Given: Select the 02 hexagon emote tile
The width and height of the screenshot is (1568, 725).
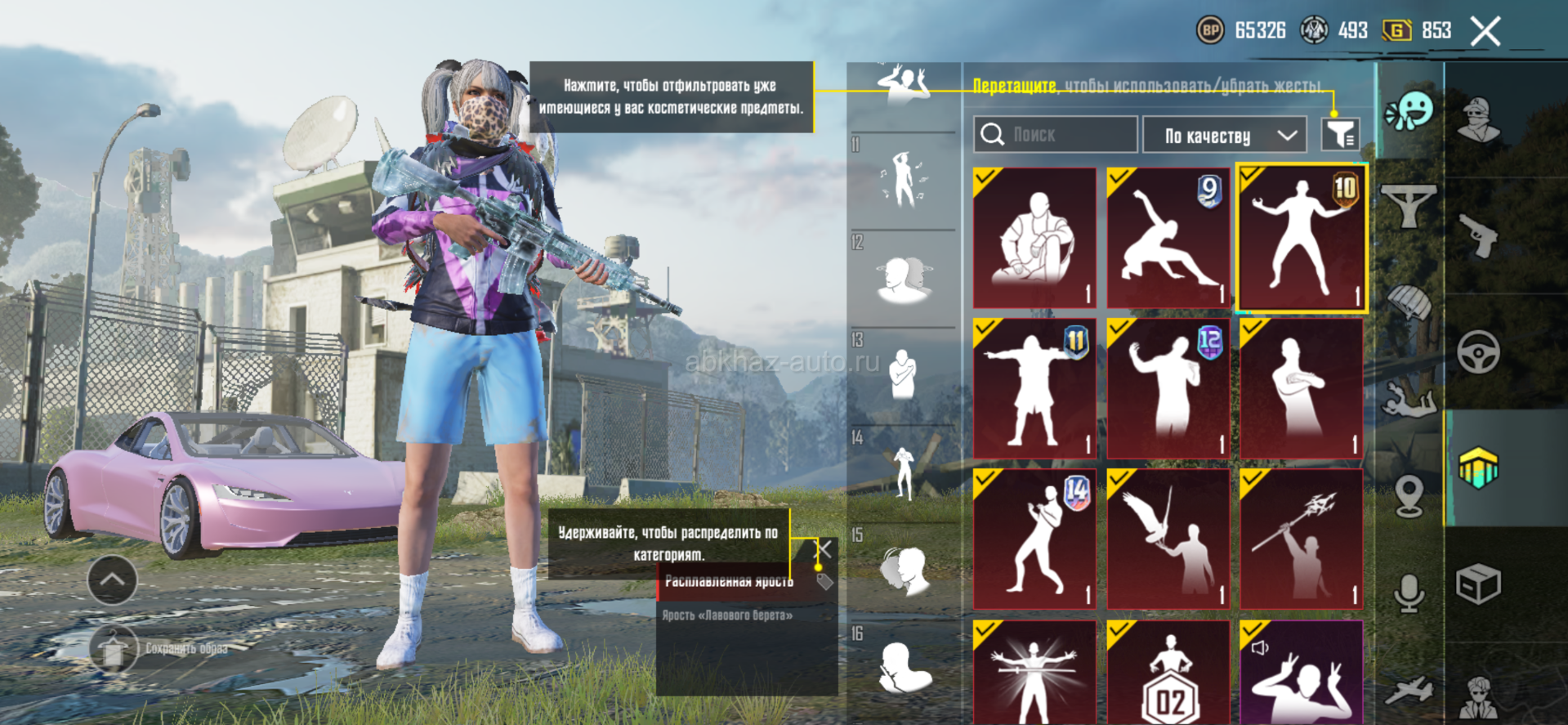Looking at the screenshot, I should pyautogui.click(x=1168, y=673).
